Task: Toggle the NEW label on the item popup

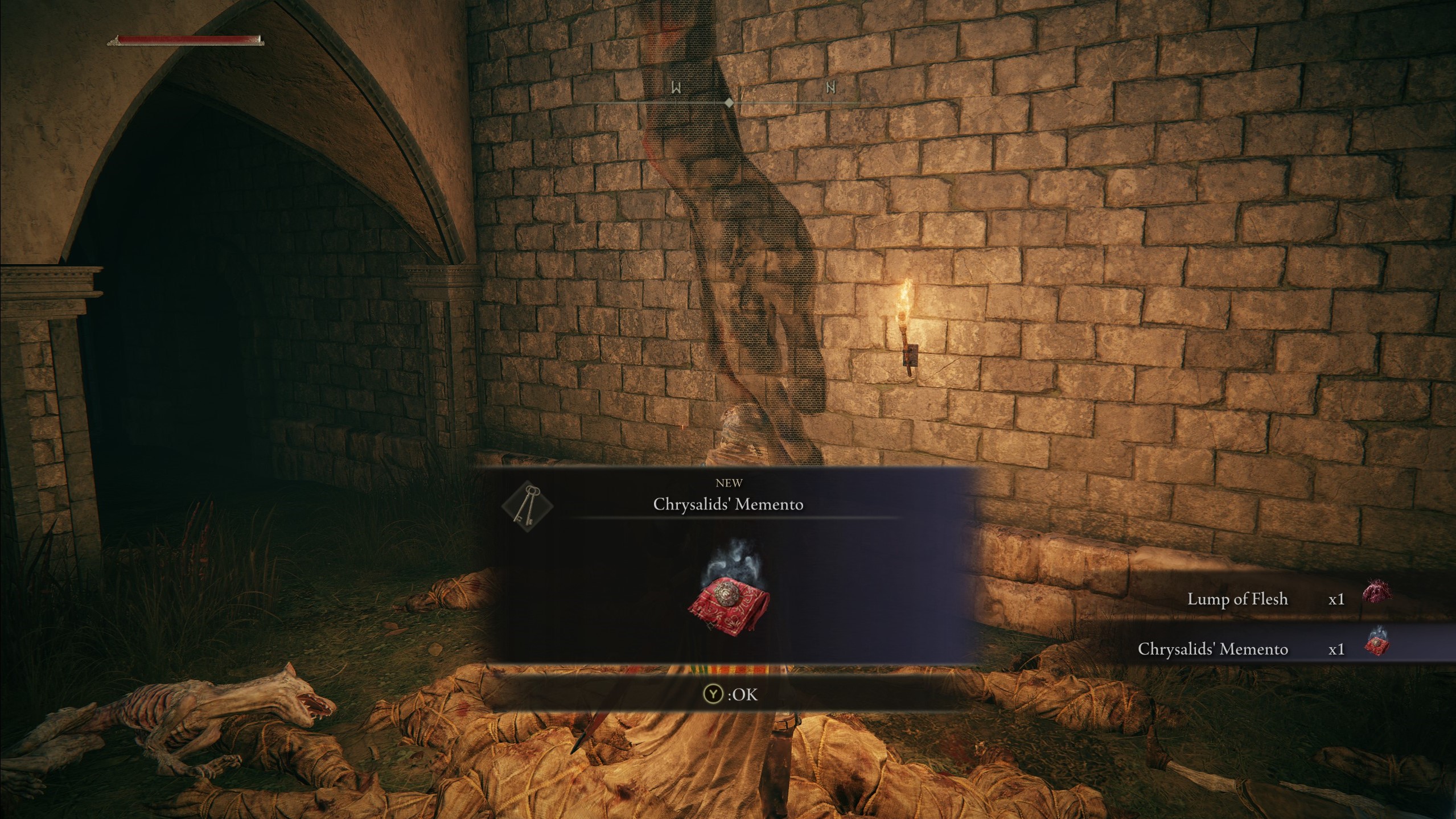Action: pos(730,483)
